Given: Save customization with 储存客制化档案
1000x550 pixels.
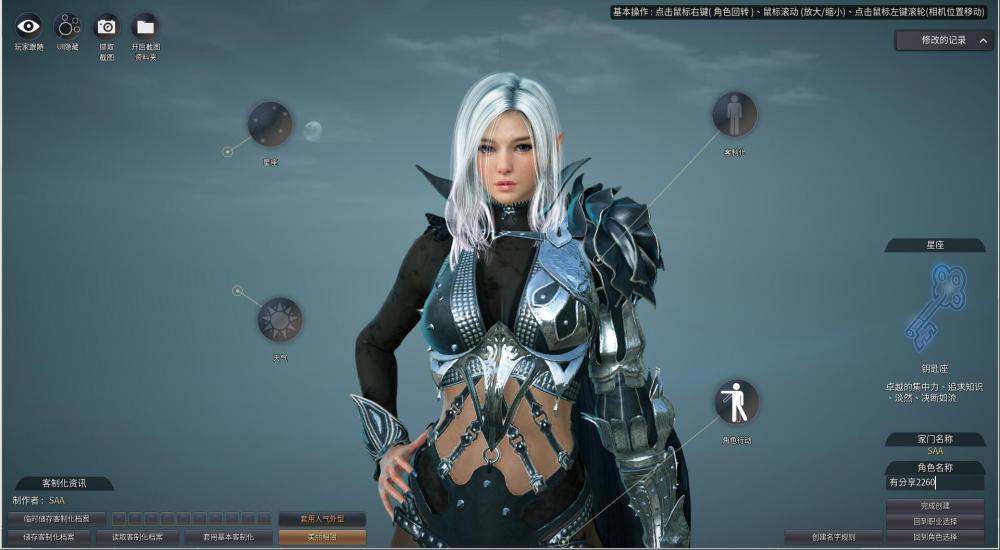Looking at the screenshot, I should click(x=49, y=537).
